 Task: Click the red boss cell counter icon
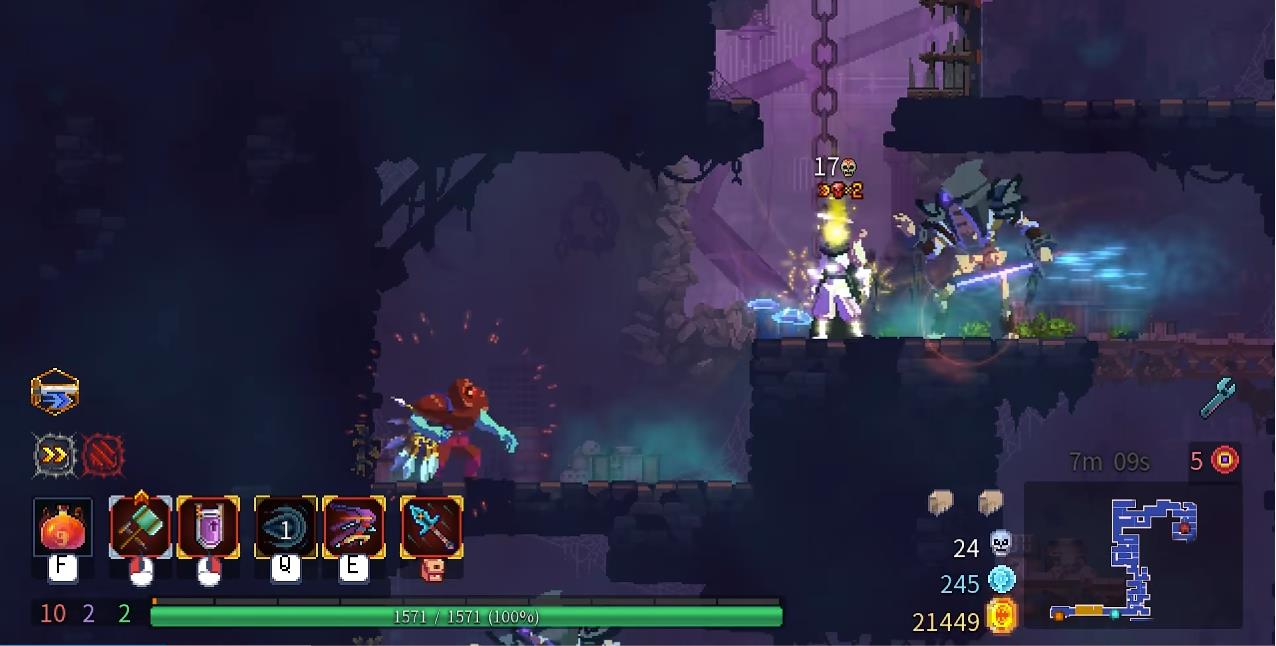[x=1225, y=460]
